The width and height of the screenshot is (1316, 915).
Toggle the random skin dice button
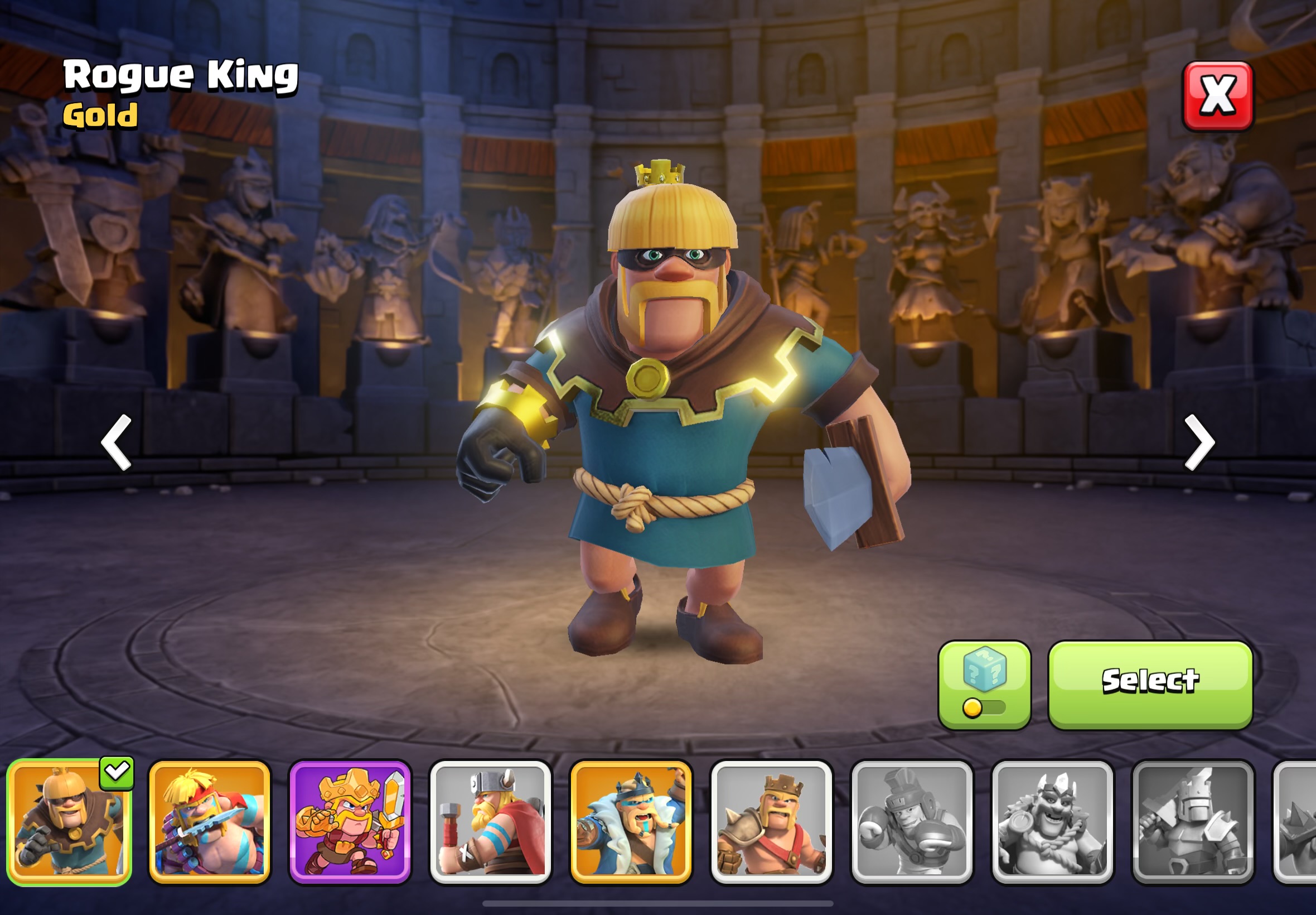984,685
